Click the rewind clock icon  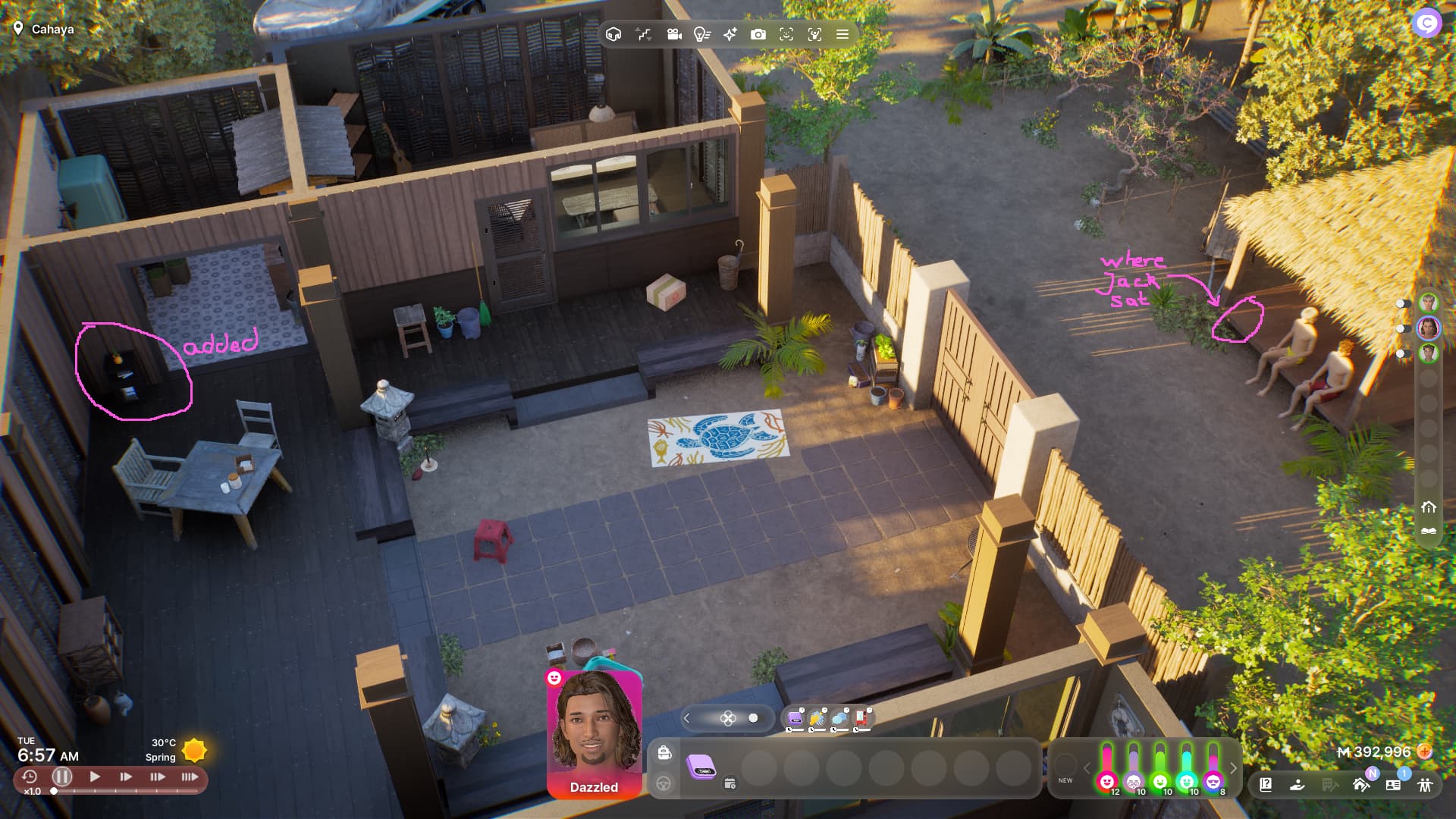coord(30,777)
